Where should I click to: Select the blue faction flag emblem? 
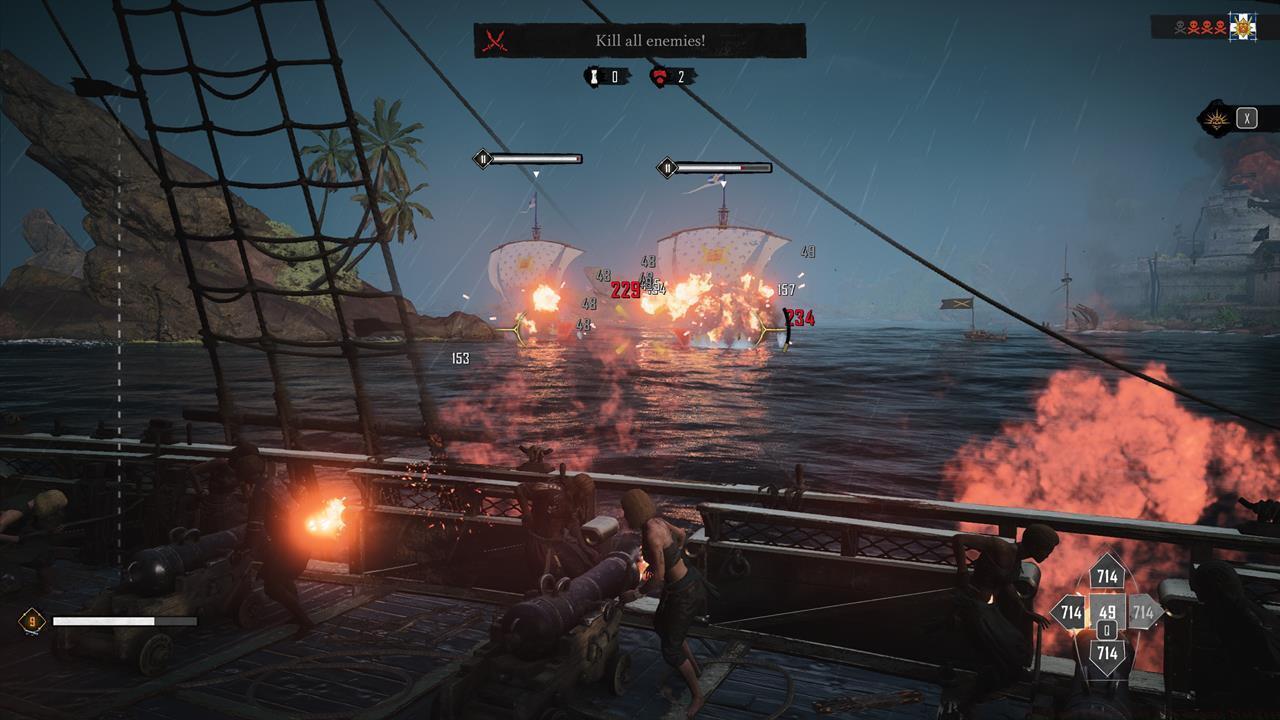1243,25
